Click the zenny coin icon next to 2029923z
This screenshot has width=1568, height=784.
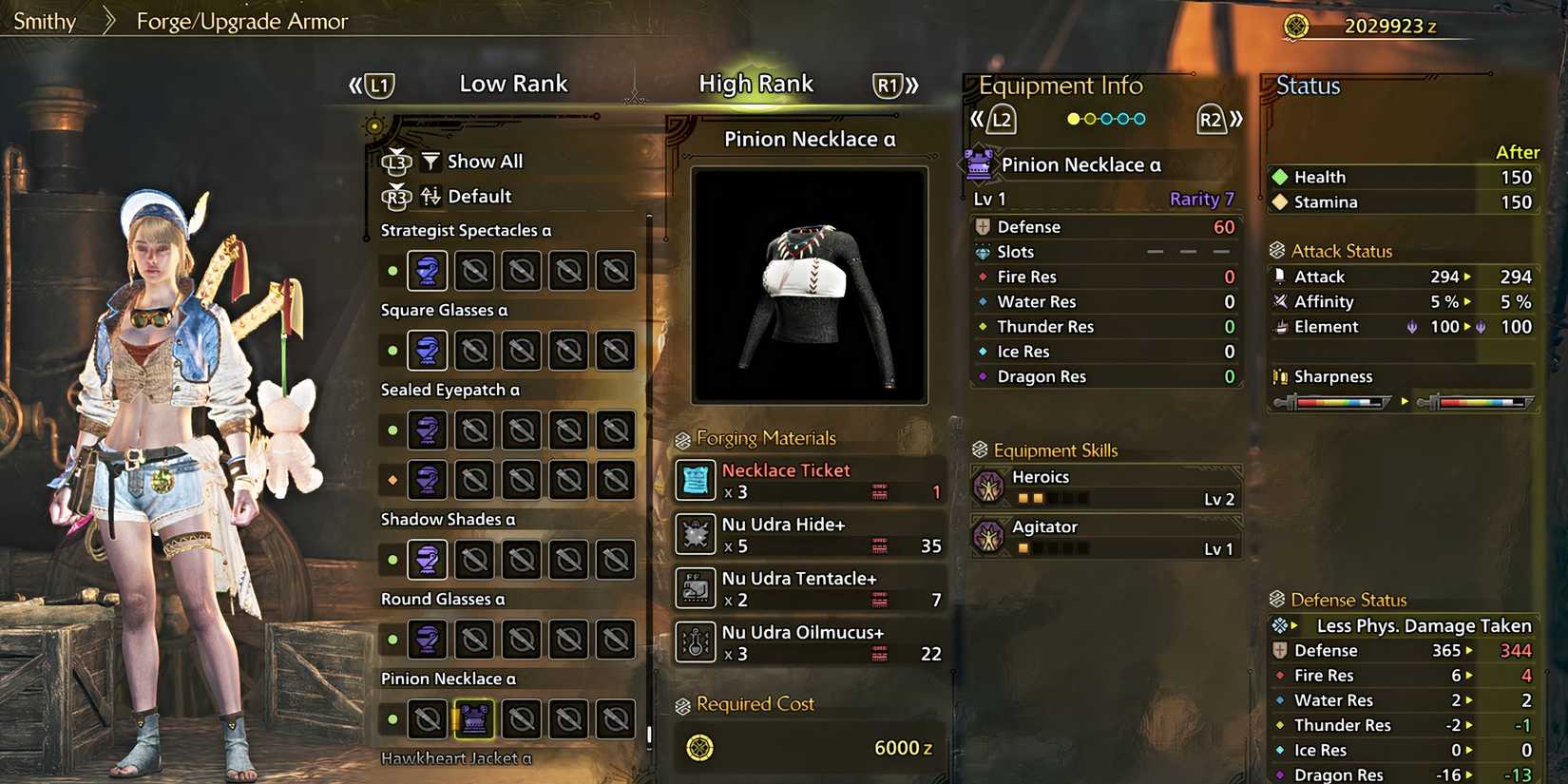coord(1295,28)
